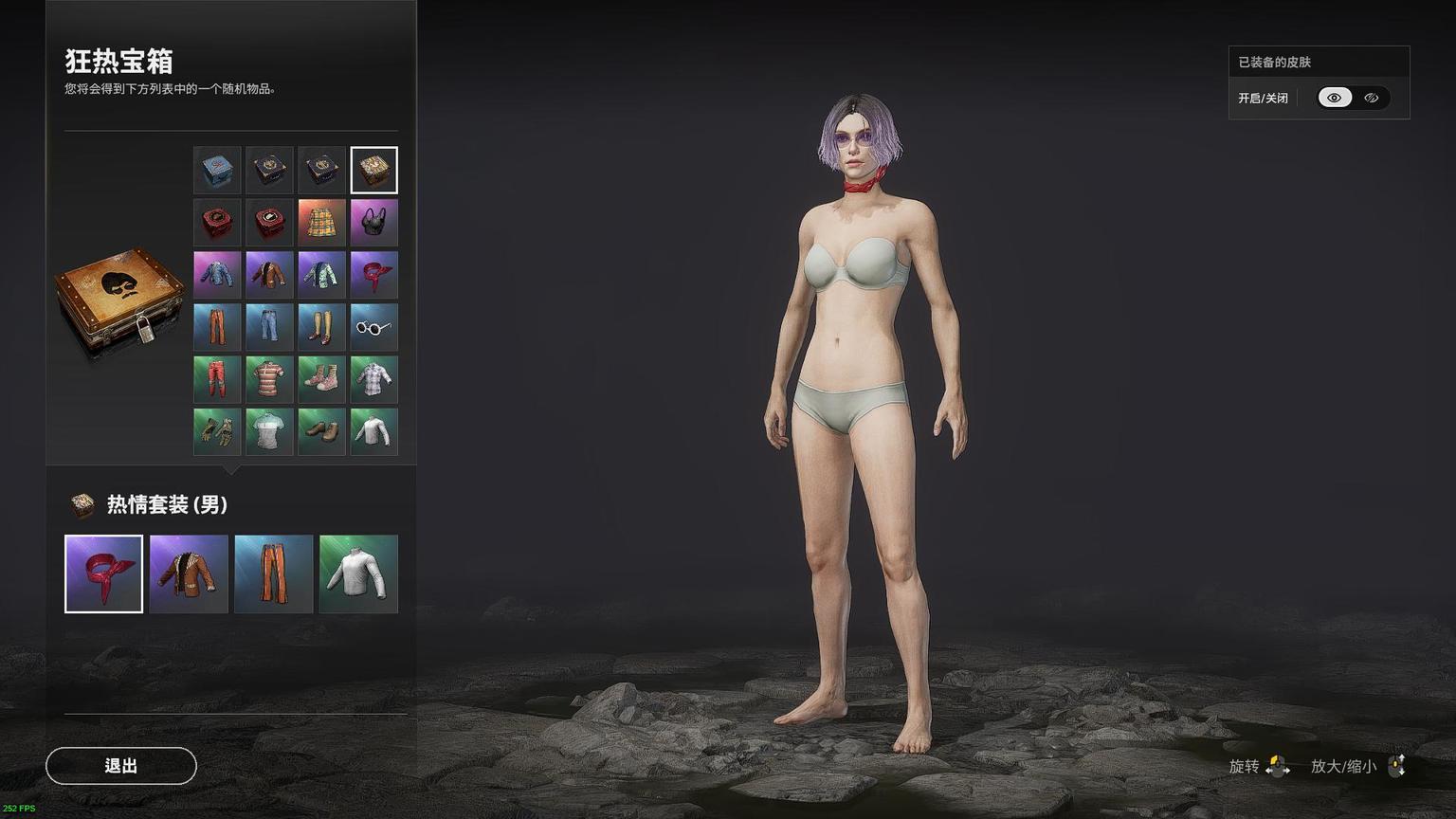Click the 退出 exit button
The height and width of the screenshot is (819, 1456).
[x=121, y=766]
